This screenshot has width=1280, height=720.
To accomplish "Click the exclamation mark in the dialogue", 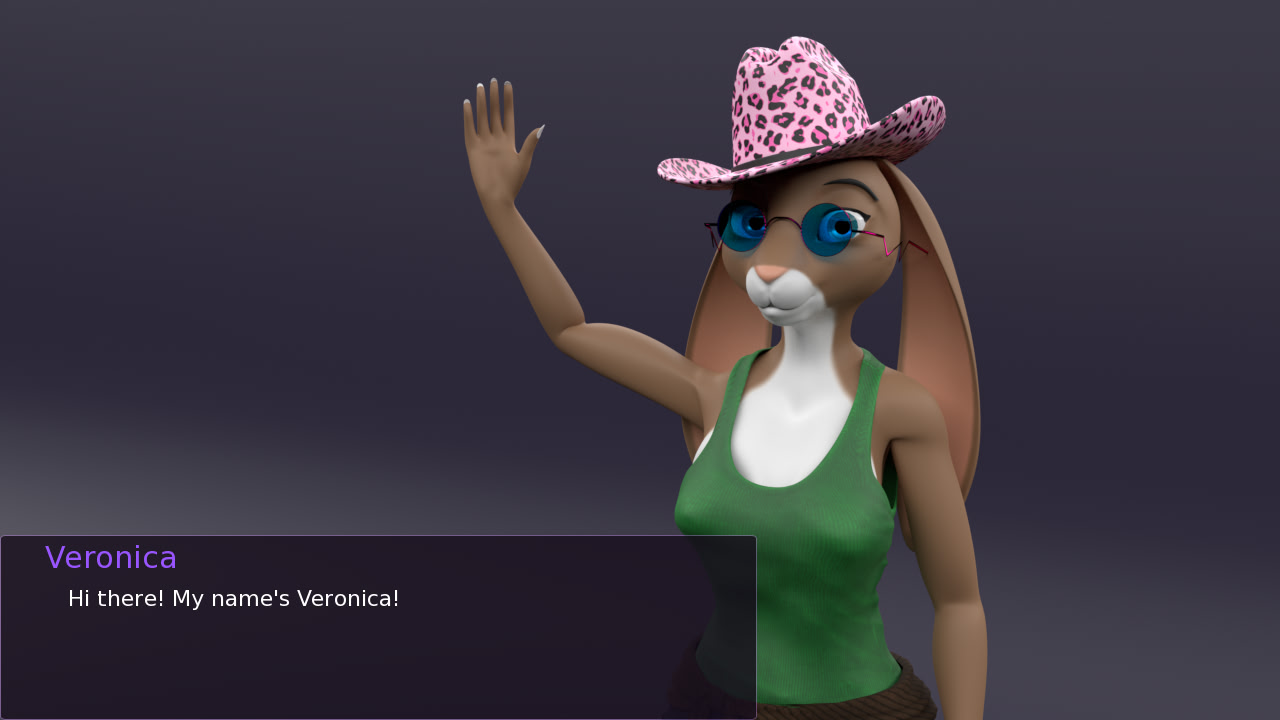I will point(396,598).
